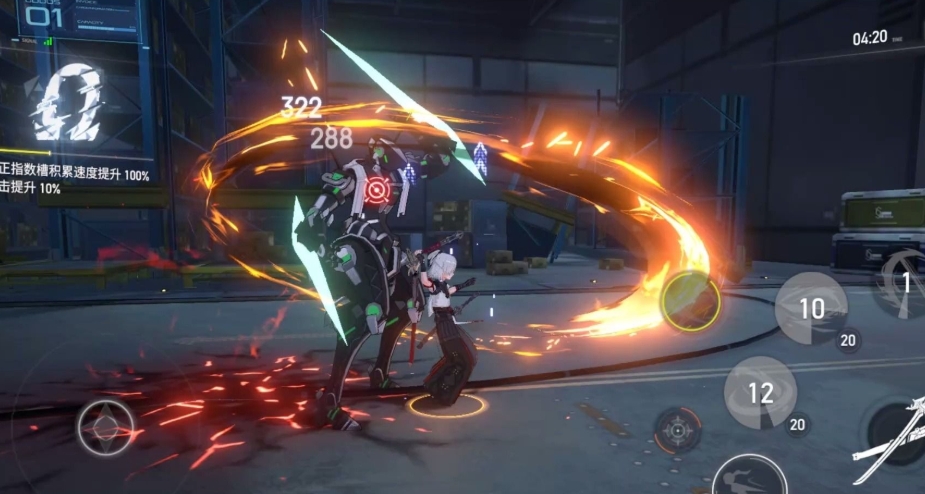Trigger the dash dodge button with running figure
Viewport: 925px width, 494px height.
747,476
